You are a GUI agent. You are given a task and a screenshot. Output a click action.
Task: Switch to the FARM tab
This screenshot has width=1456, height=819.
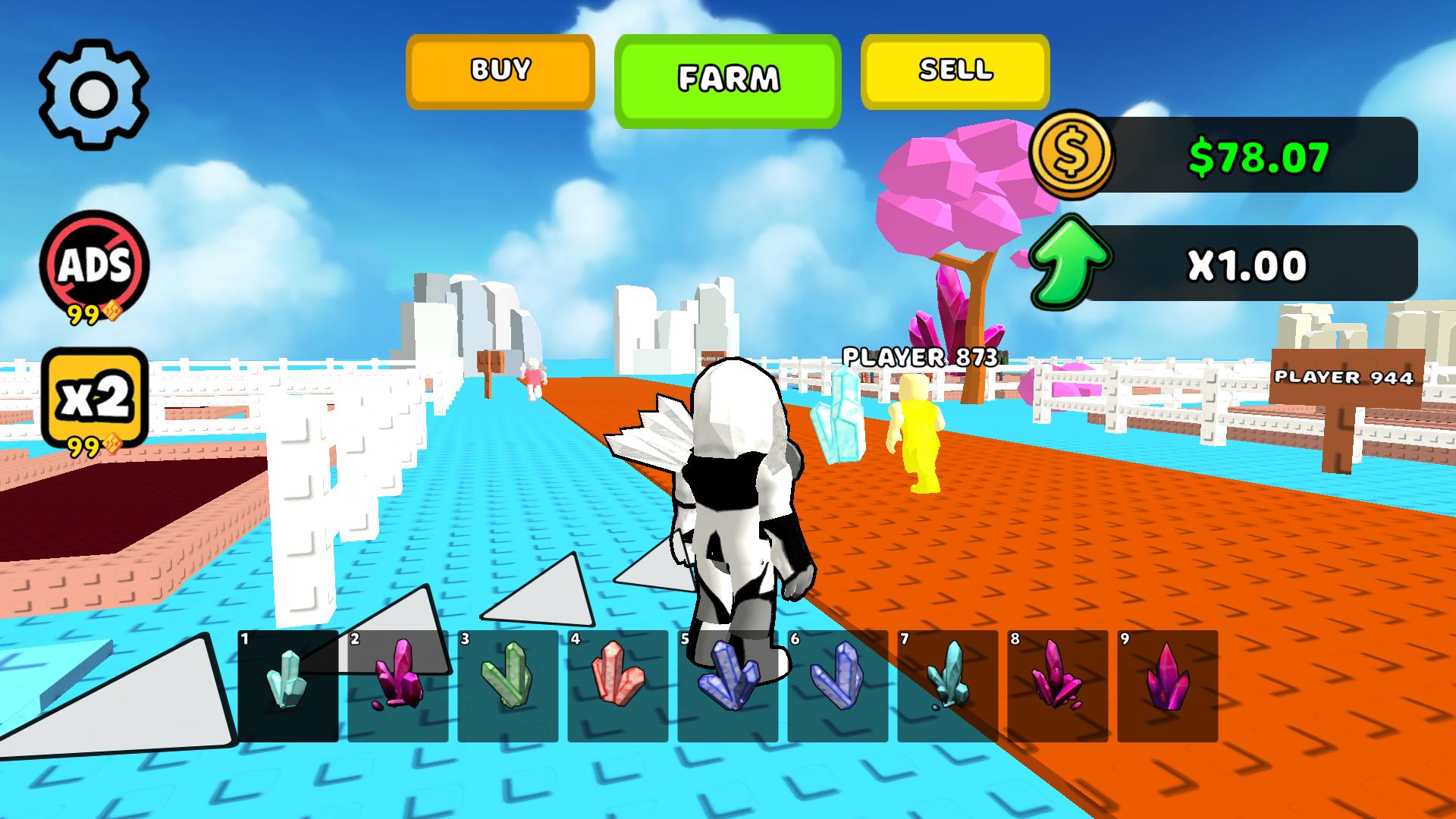pyautogui.click(x=729, y=76)
